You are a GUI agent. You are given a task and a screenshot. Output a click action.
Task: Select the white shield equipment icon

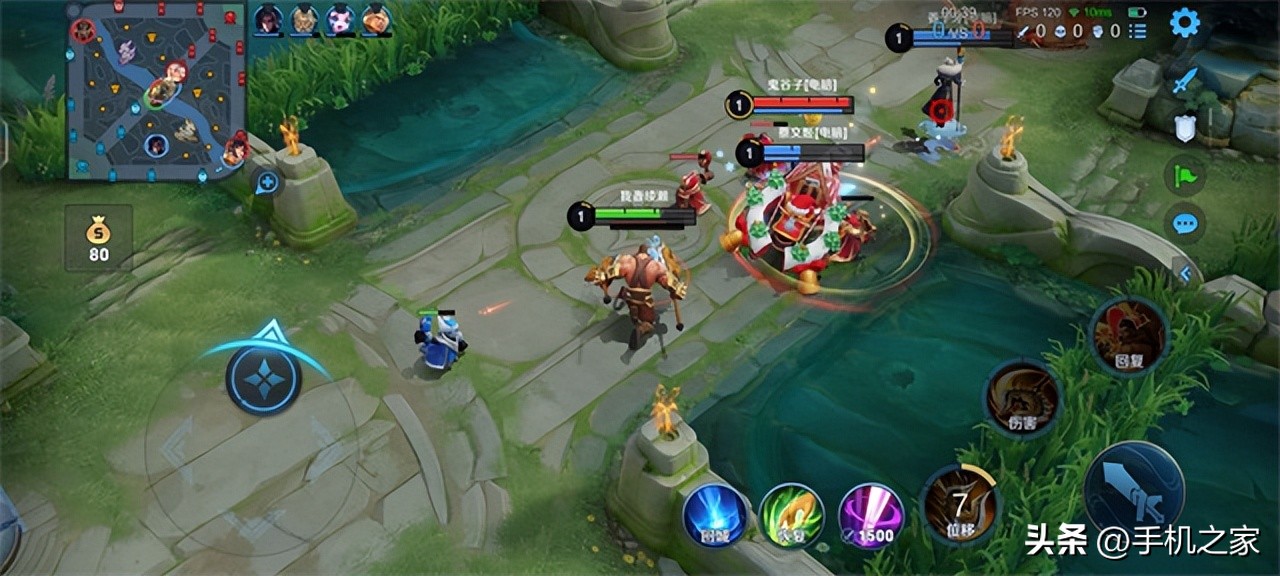tap(1184, 127)
